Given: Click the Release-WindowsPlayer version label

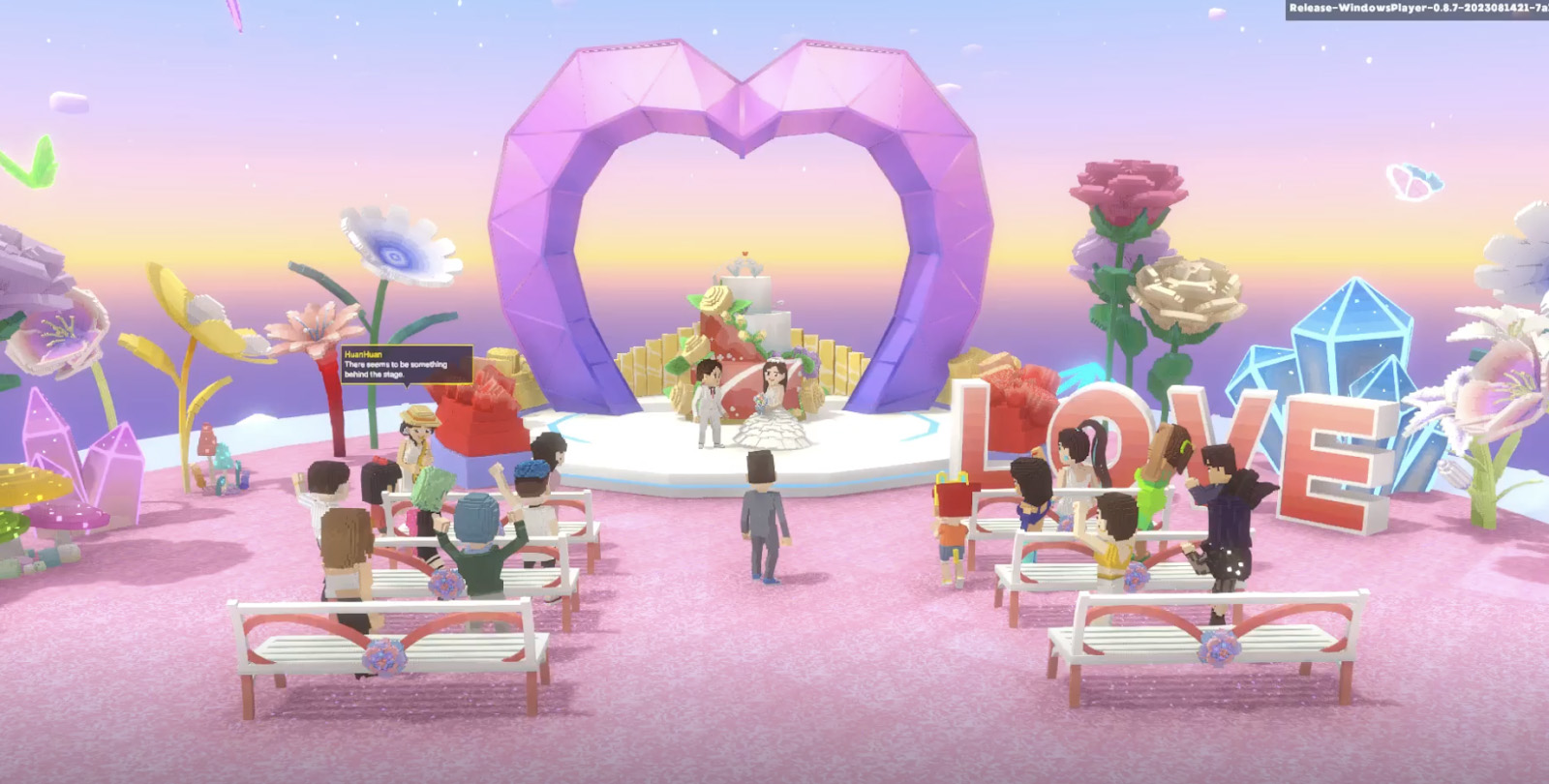Looking at the screenshot, I should [x=1413, y=8].
